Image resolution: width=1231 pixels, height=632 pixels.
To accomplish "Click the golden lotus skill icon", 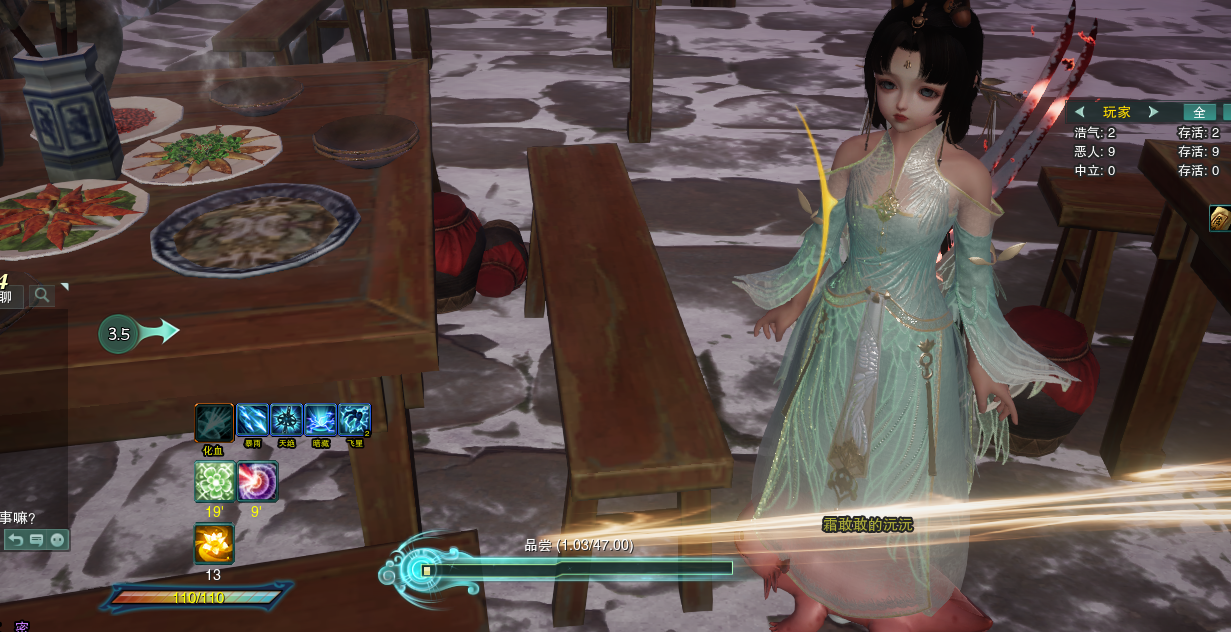I will pos(213,545).
